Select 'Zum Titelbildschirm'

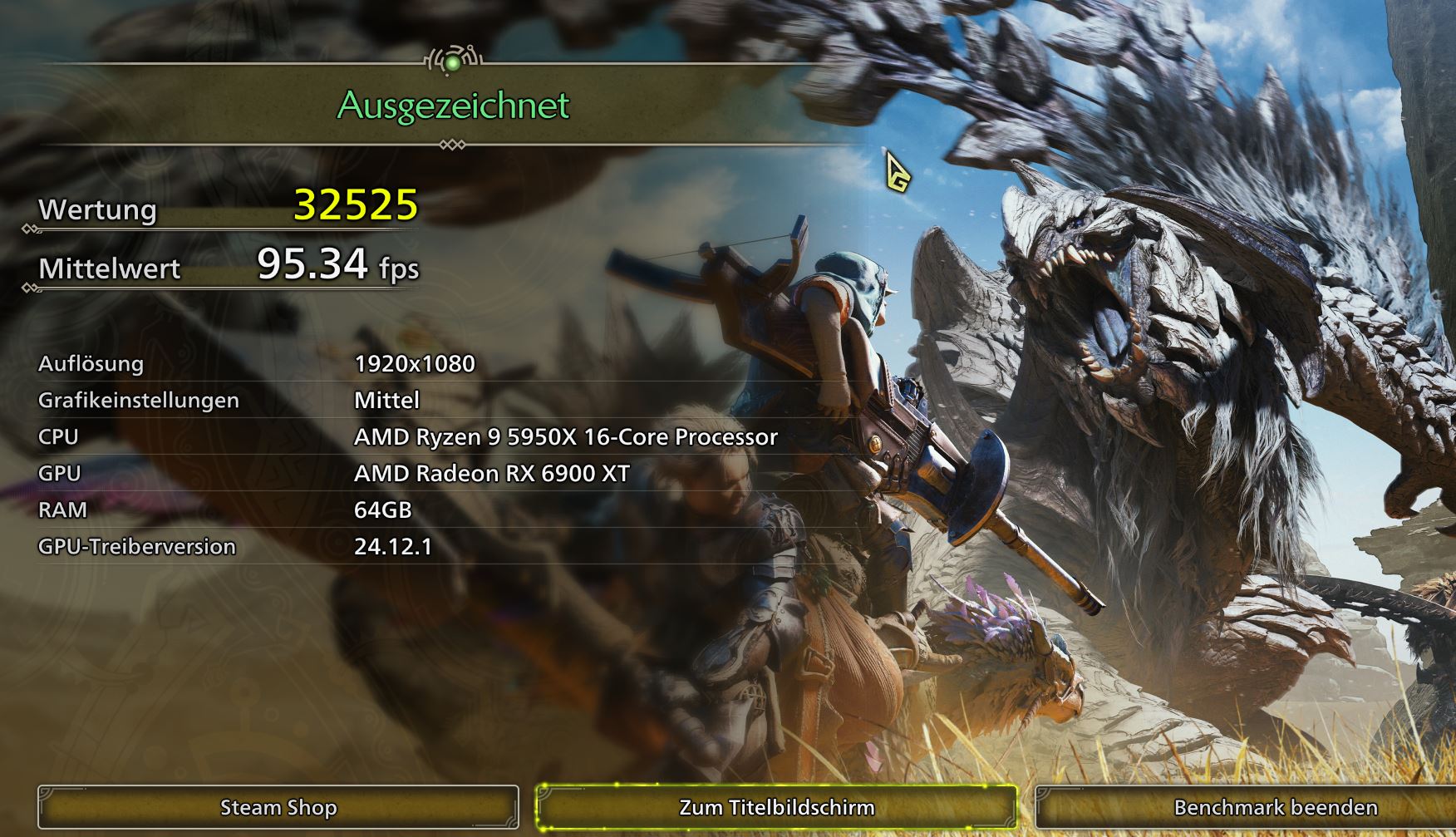pos(778,806)
